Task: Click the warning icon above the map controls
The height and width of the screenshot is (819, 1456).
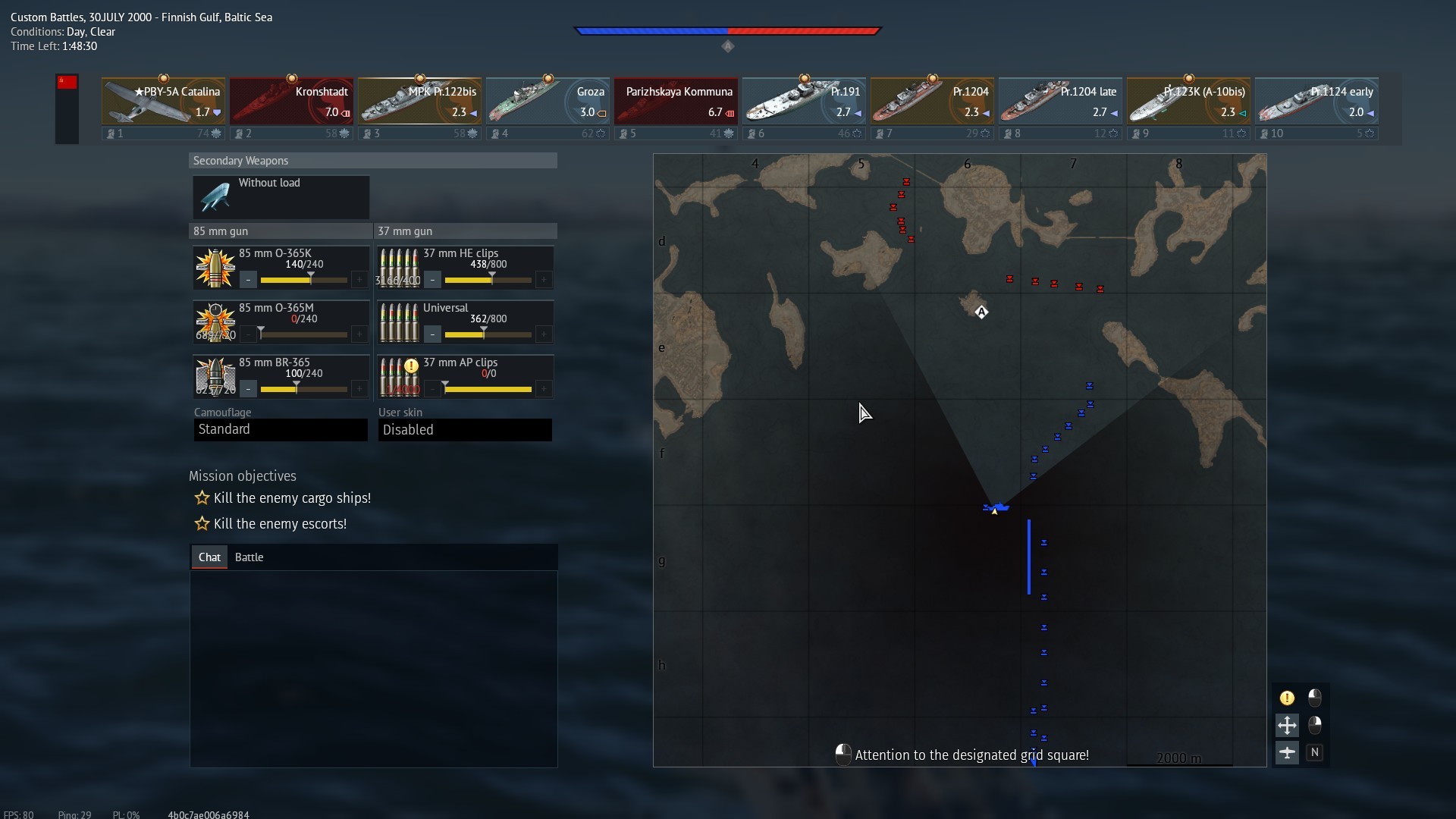Action: pyautogui.click(x=1287, y=697)
